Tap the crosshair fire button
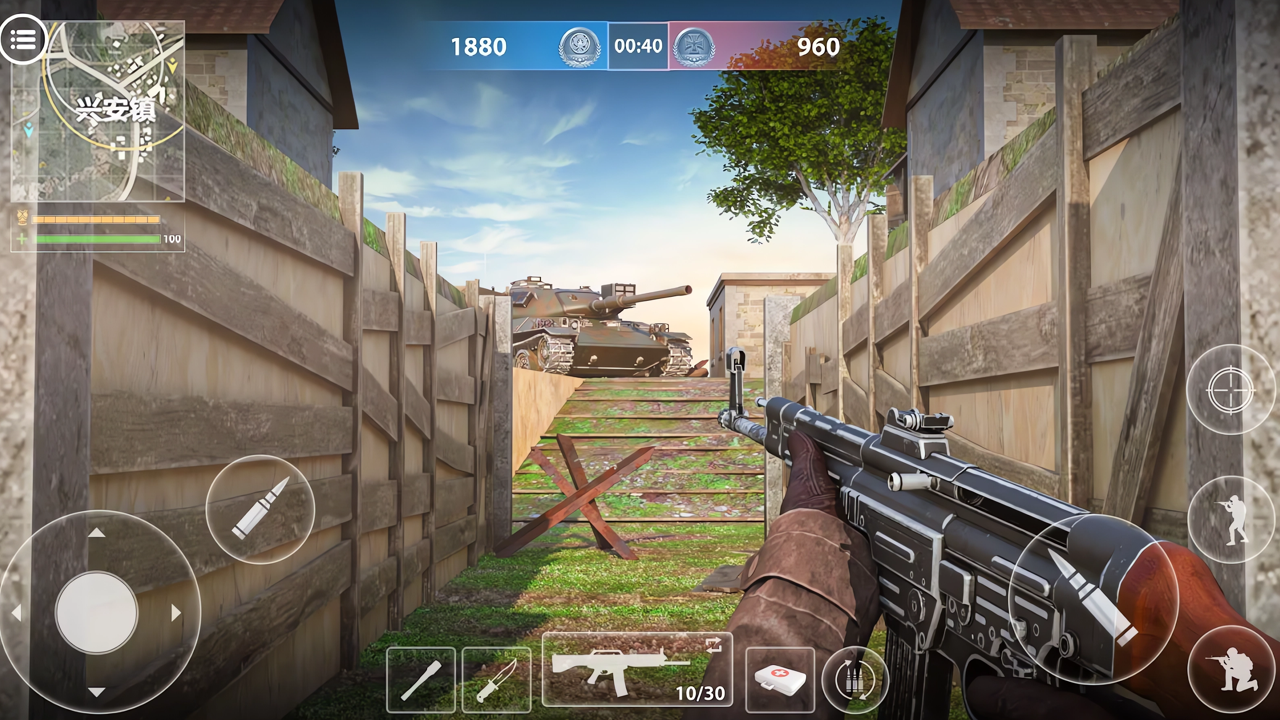This screenshot has height=720, width=1280. coord(1230,390)
